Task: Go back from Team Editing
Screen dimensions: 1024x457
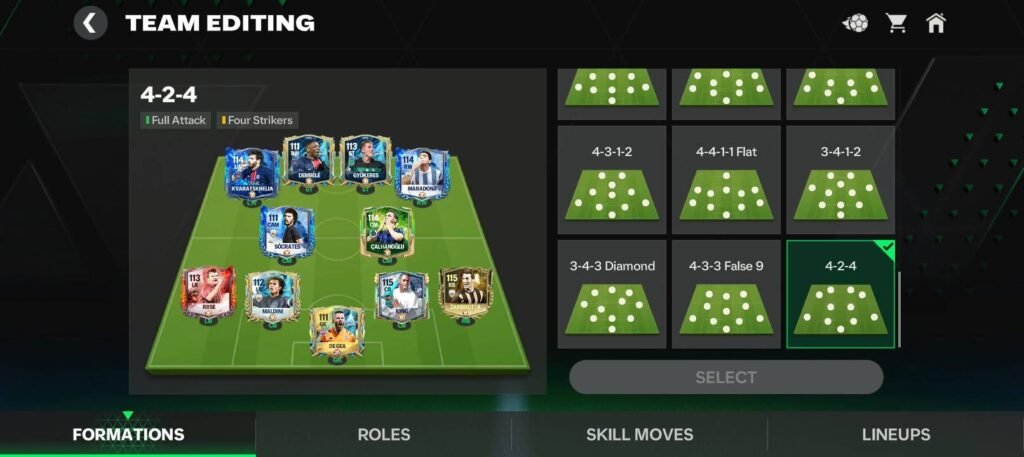Action: [x=91, y=23]
